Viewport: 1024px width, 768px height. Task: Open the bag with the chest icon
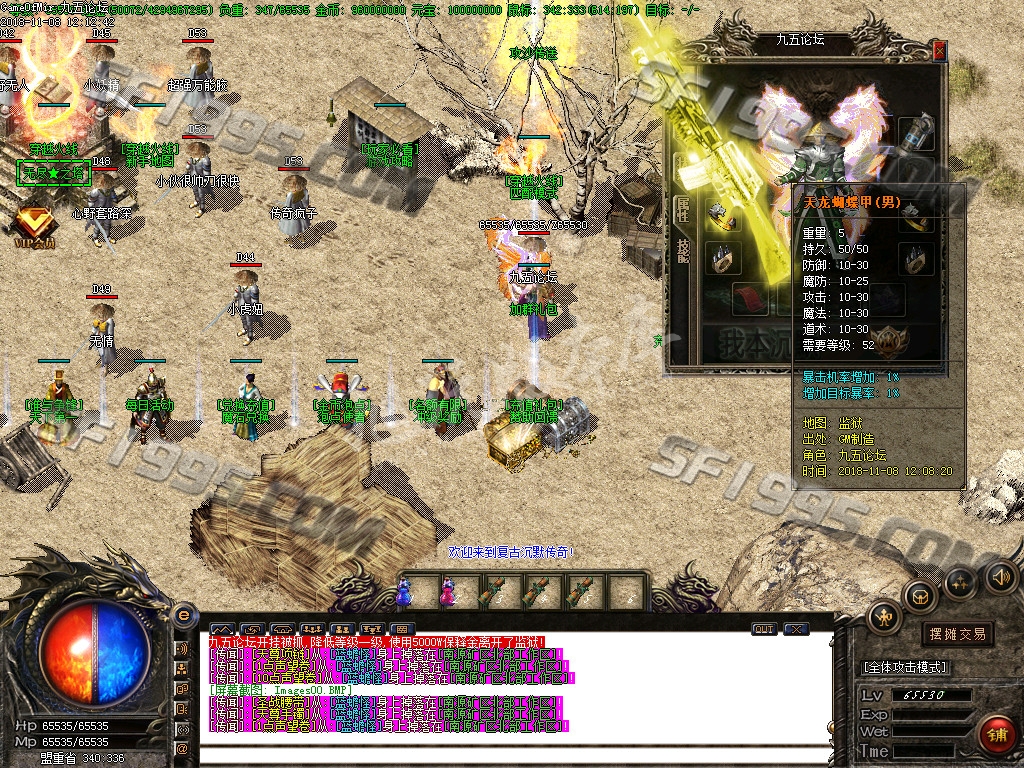coord(920,597)
